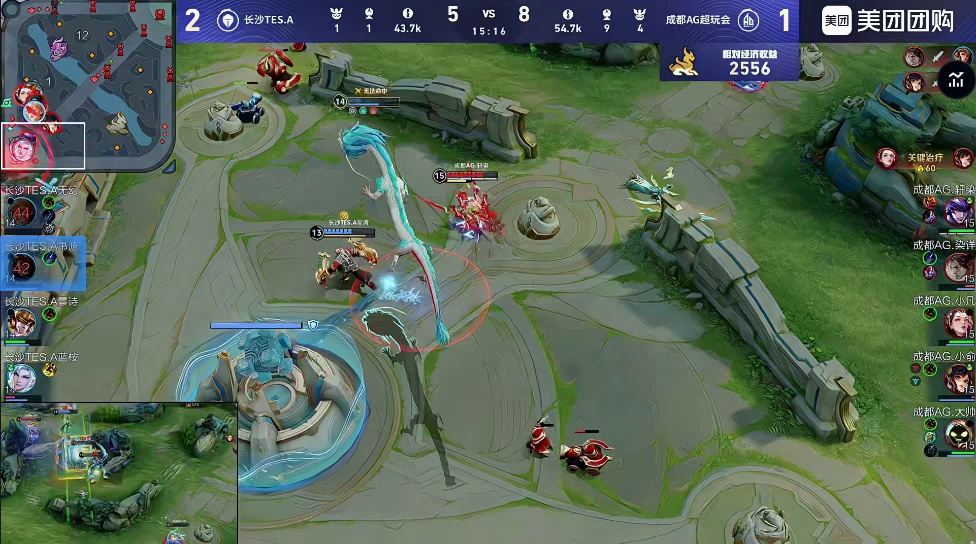Viewport: 976px width, 544px height.
Task: Select player 长沙TES.A书源 portrait
Action: point(22,267)
